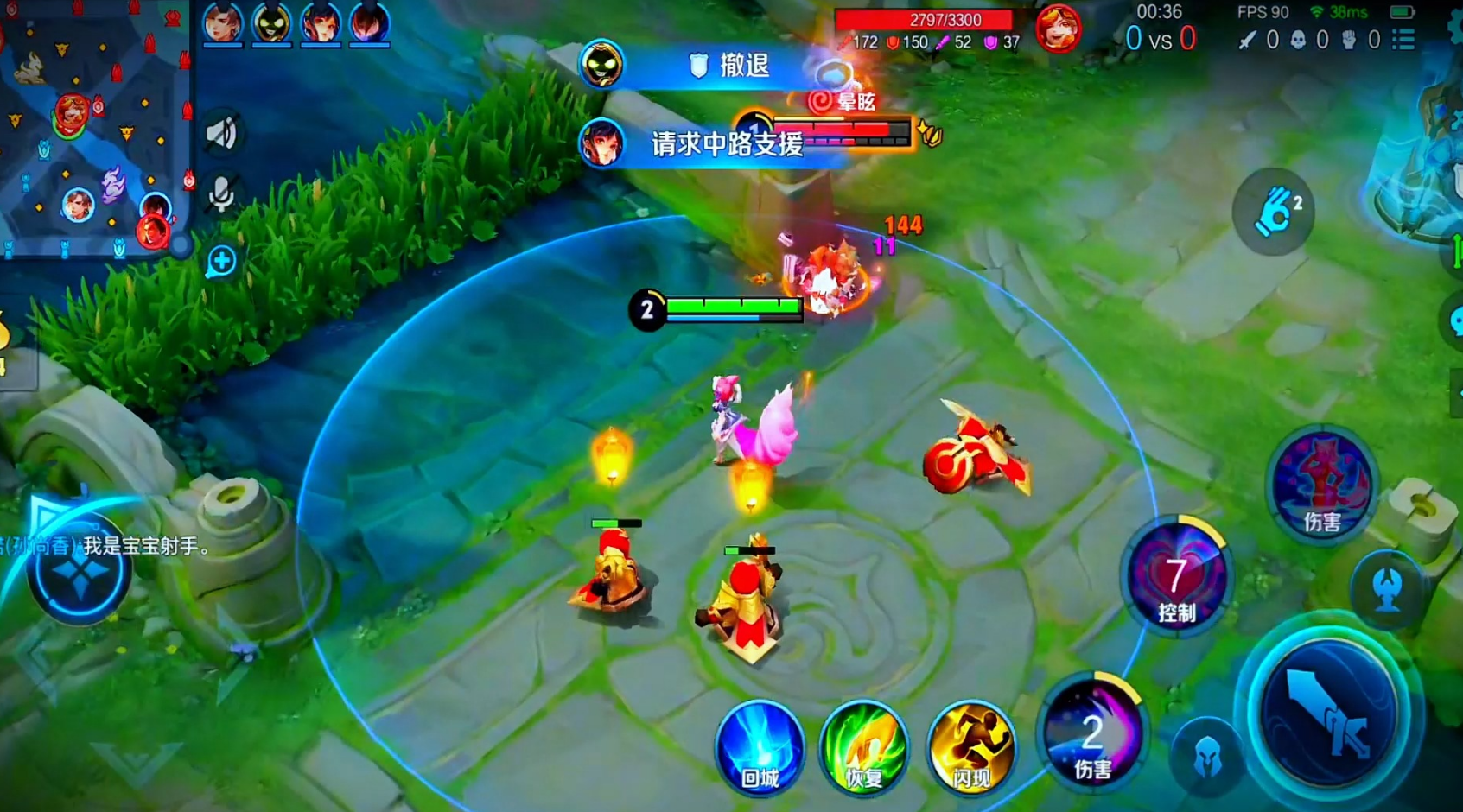
Task: Select the black-masked teammate portrait at top
Action: tap(271, 22)
